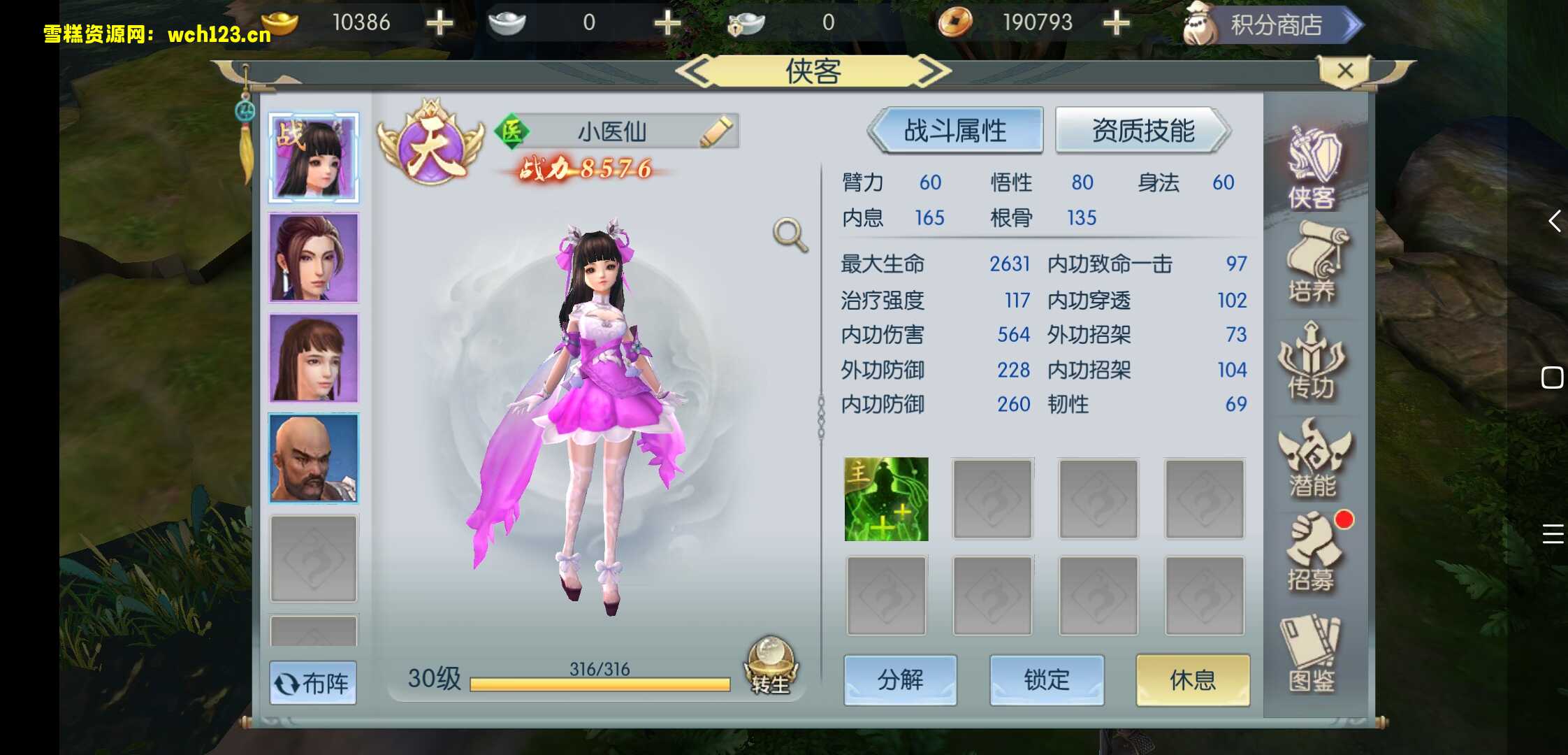Open 布阵 formation screen
The image size is (1568, 755).
tap(313, 682)
